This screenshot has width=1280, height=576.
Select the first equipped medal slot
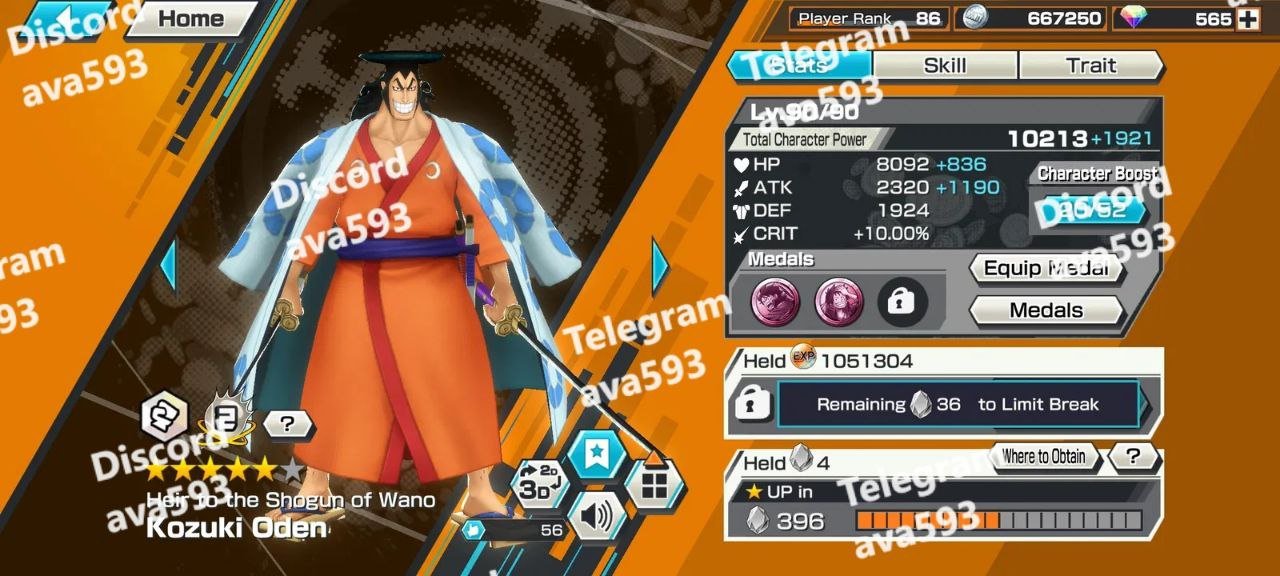point(776,301)
